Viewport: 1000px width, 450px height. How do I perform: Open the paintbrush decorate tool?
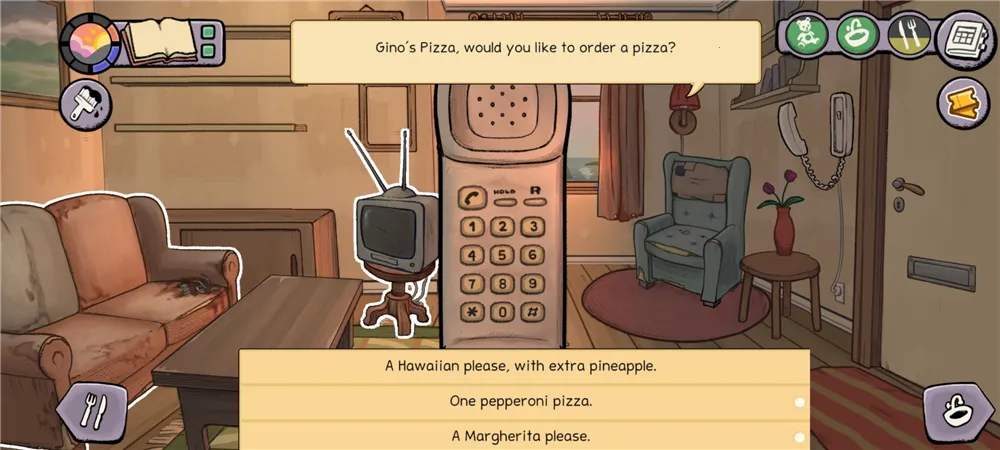point(86,104)
